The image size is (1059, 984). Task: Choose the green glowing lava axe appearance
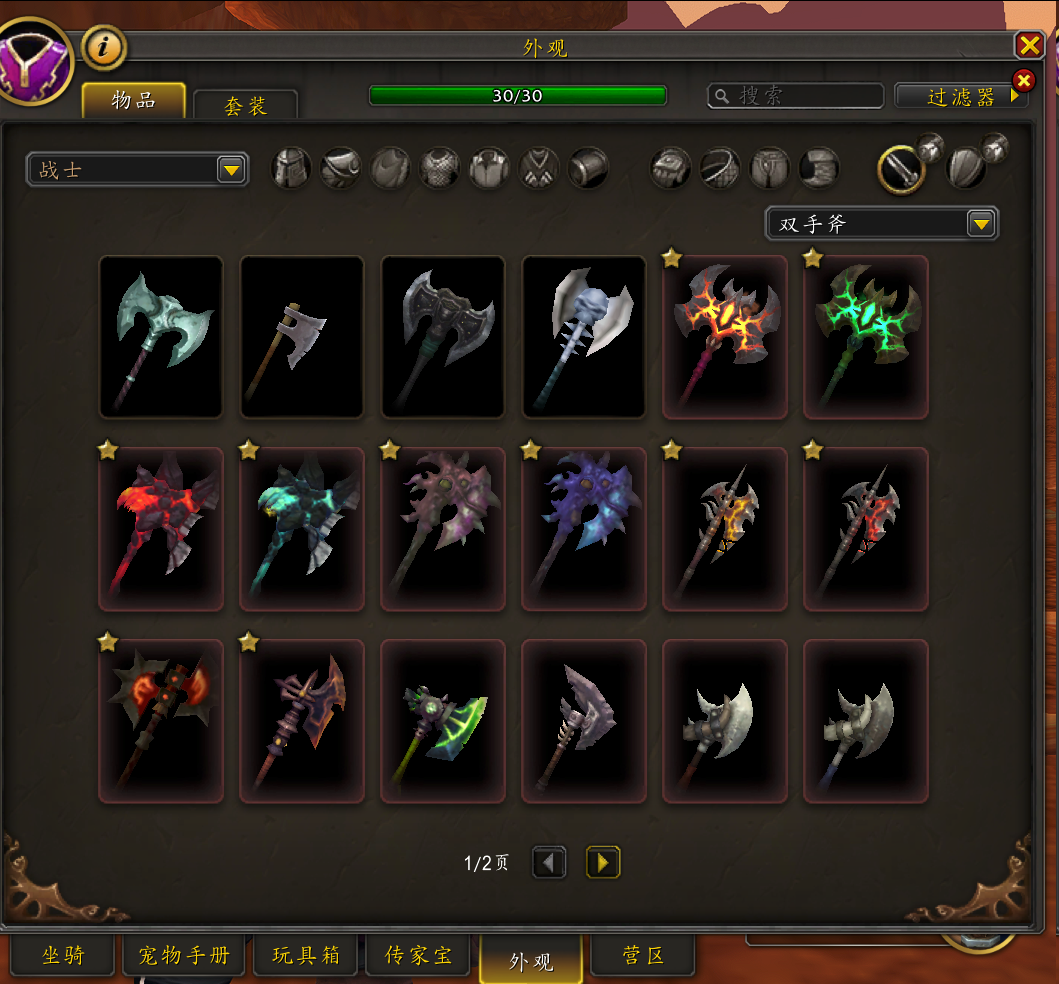(x=866, y=337)
